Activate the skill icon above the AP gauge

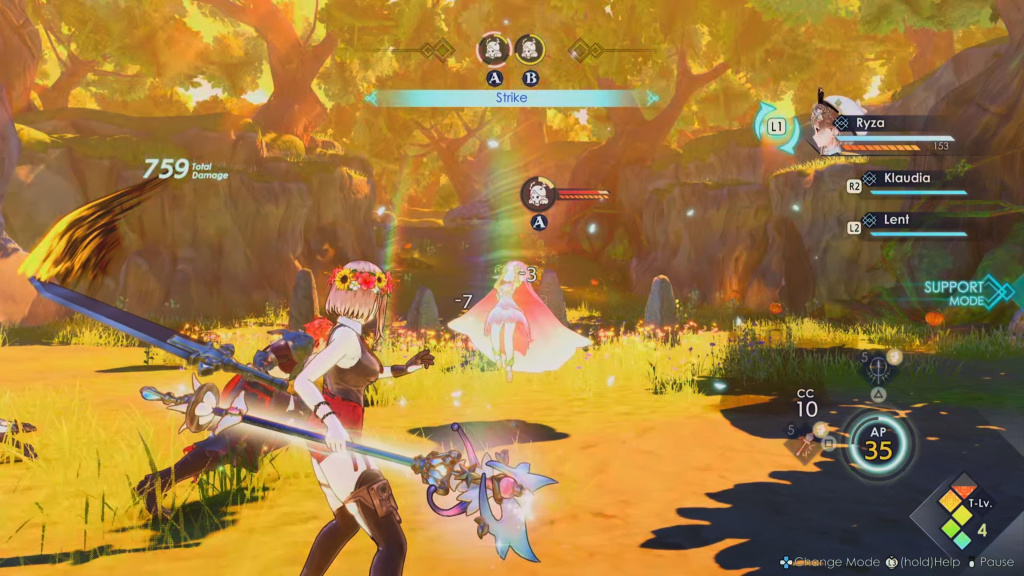coord(880,370)
